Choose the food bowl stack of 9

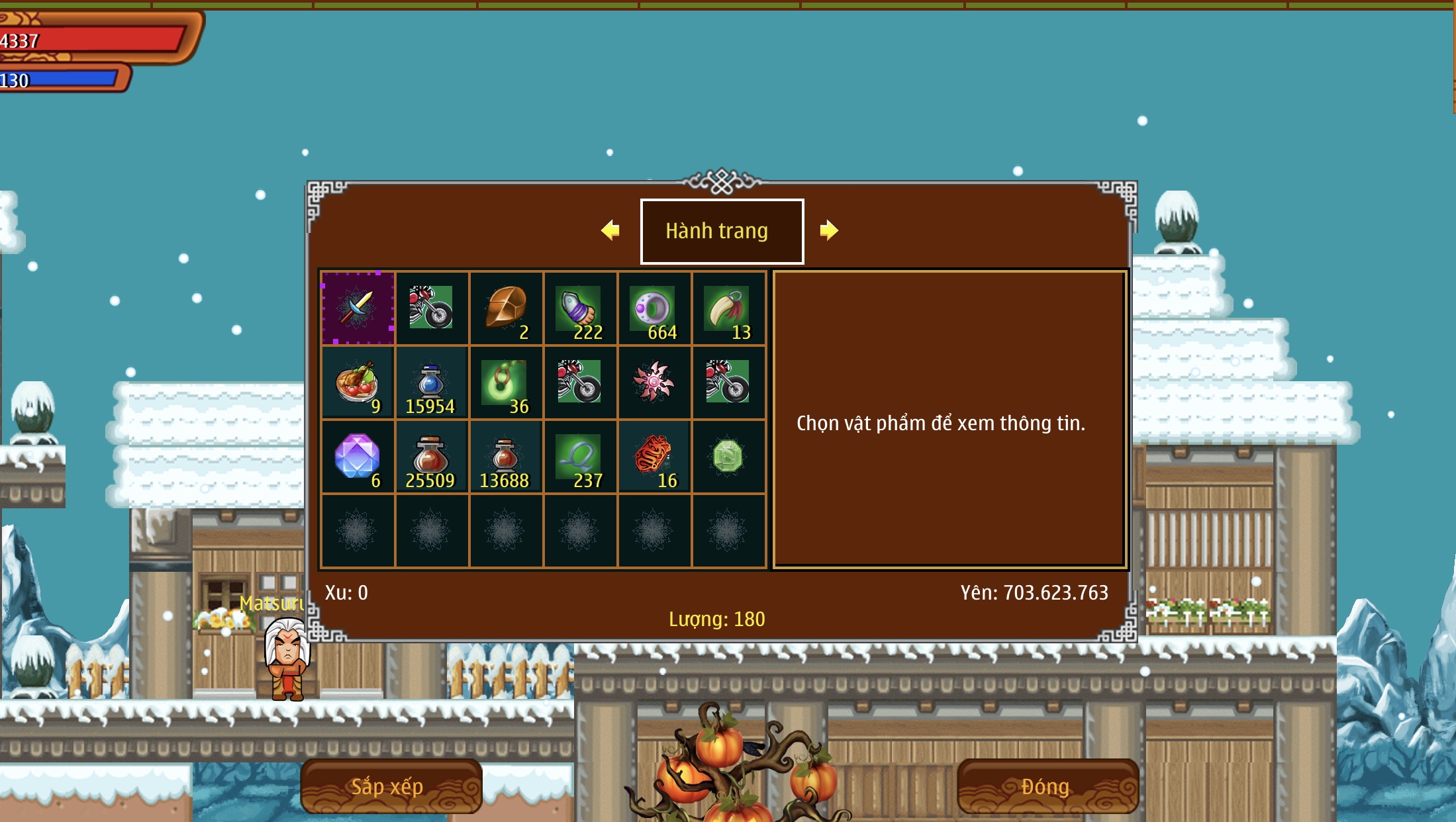tap(358, 383)
